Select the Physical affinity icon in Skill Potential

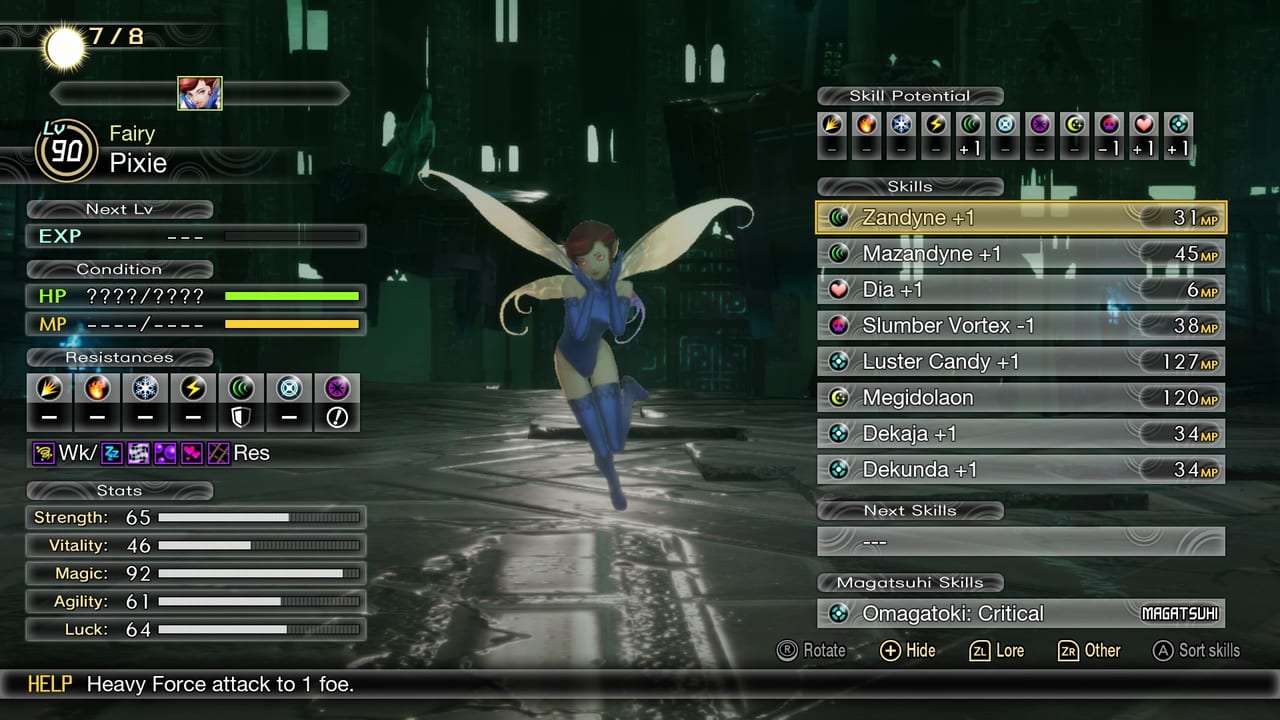point(832,128)
